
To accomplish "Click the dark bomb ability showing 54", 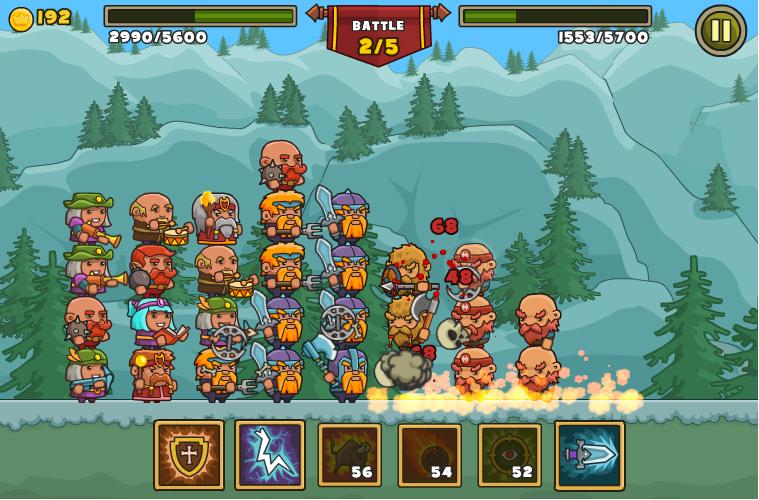I will (x=430, y=455).
